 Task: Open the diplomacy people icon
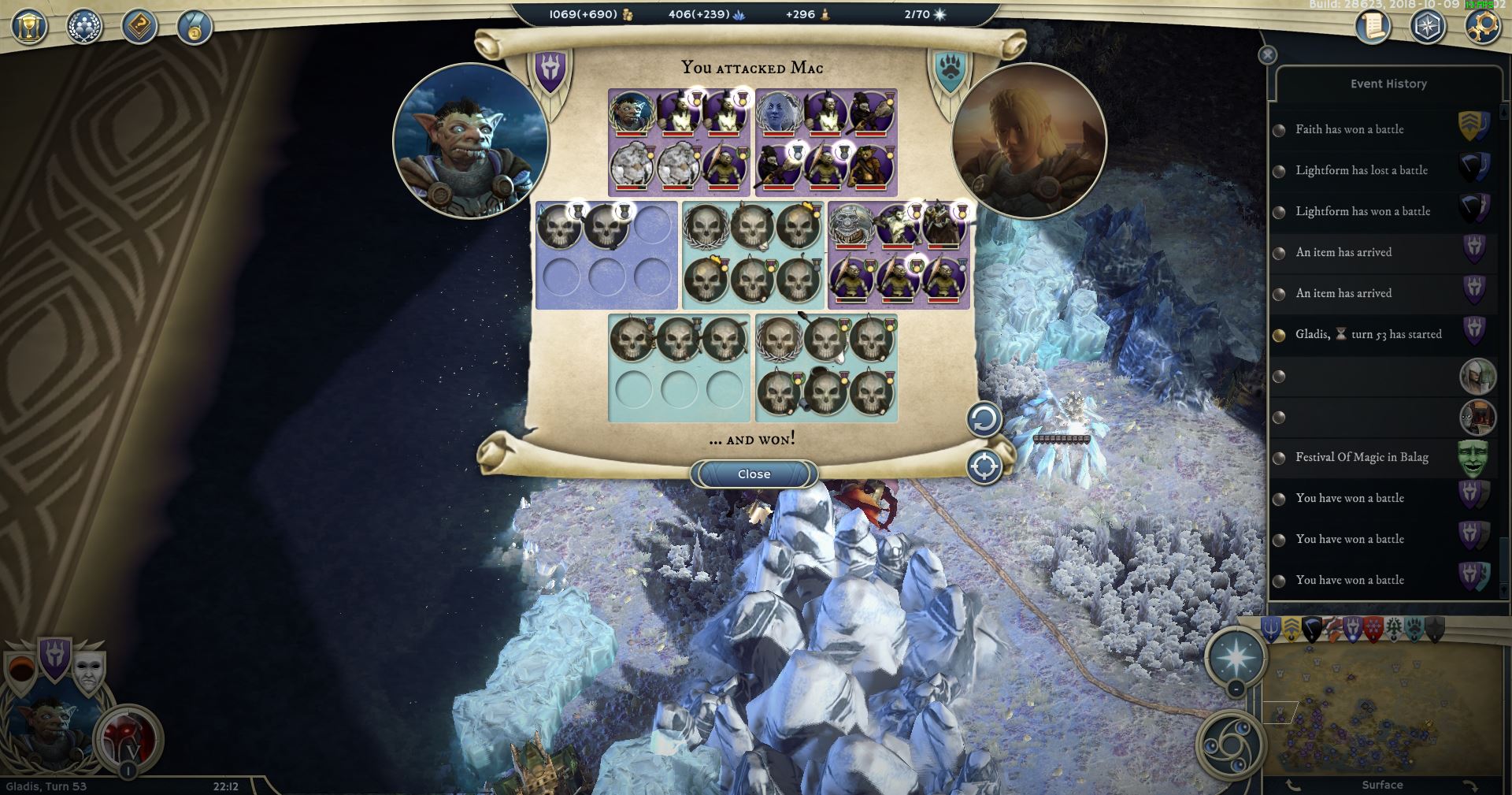pyautogui.click(x=84, y=27)
